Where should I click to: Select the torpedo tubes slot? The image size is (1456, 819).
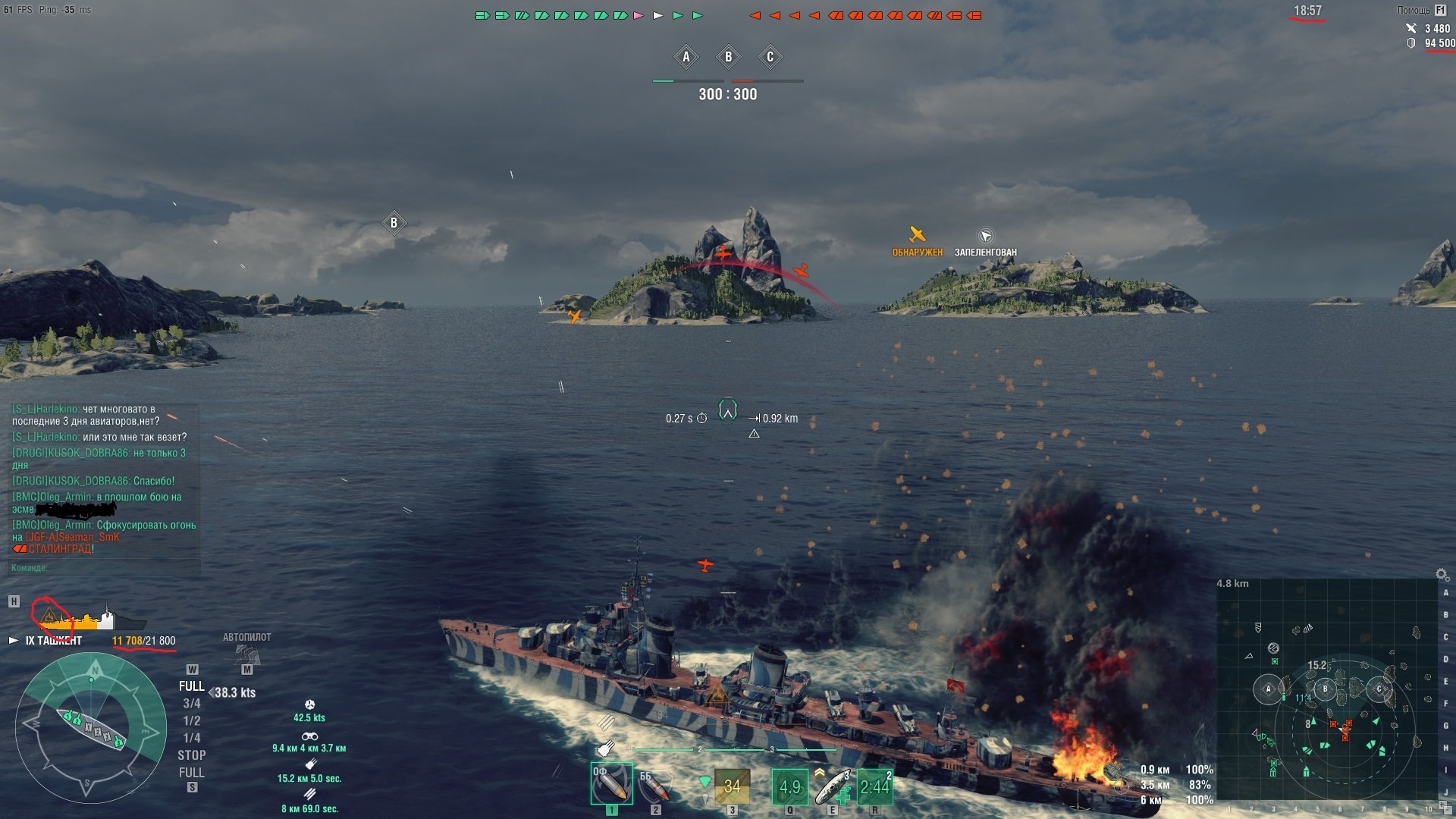coord(732,786)
